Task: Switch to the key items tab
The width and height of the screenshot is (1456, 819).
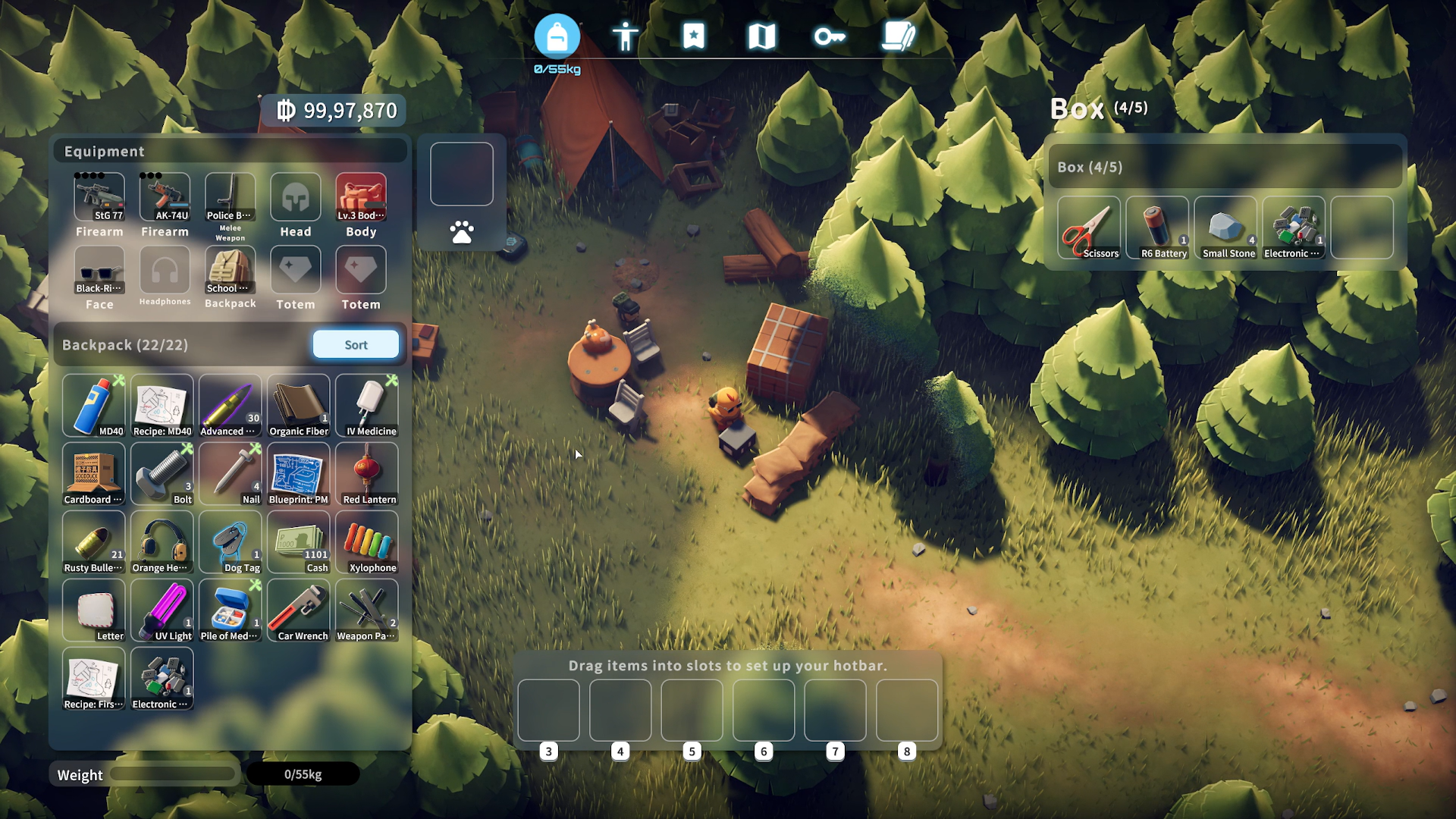Action: tap(830, 36)
